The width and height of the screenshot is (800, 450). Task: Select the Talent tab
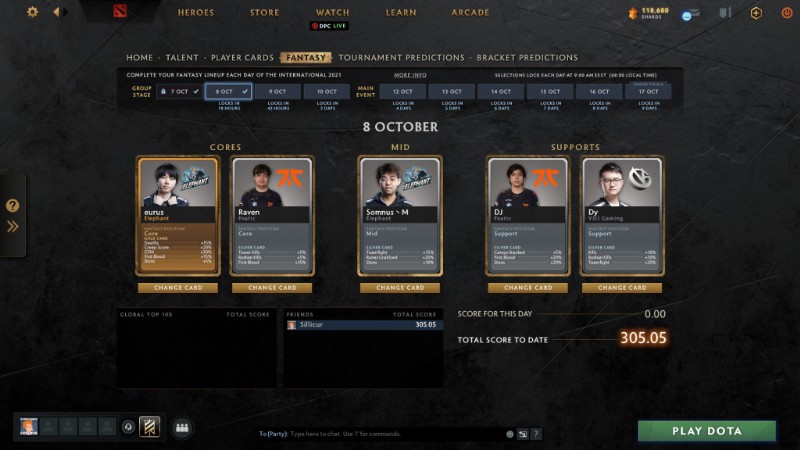pyautogui.click(x=182, y=58)
